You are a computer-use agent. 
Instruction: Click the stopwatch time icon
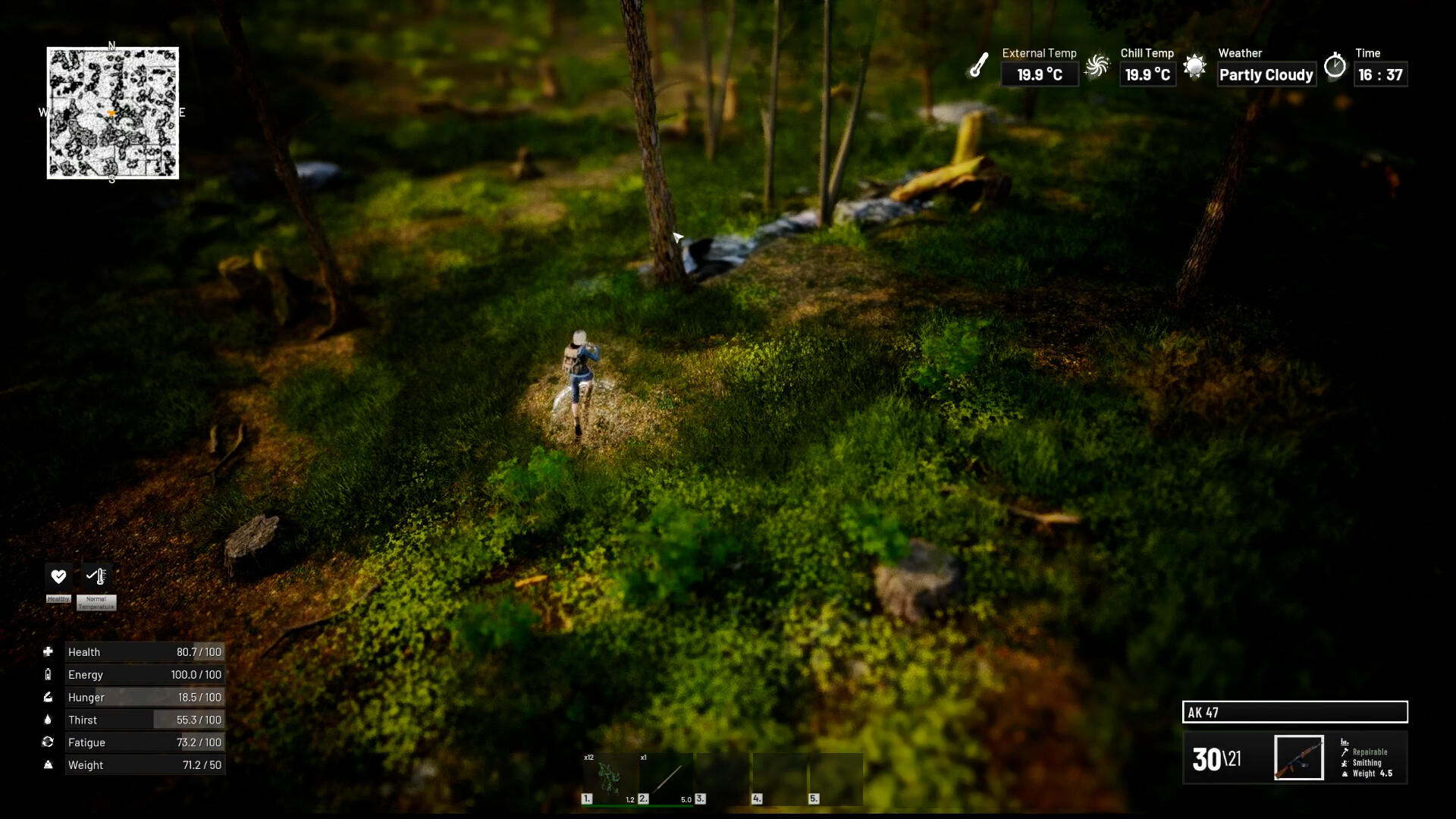pos(1335,66)
